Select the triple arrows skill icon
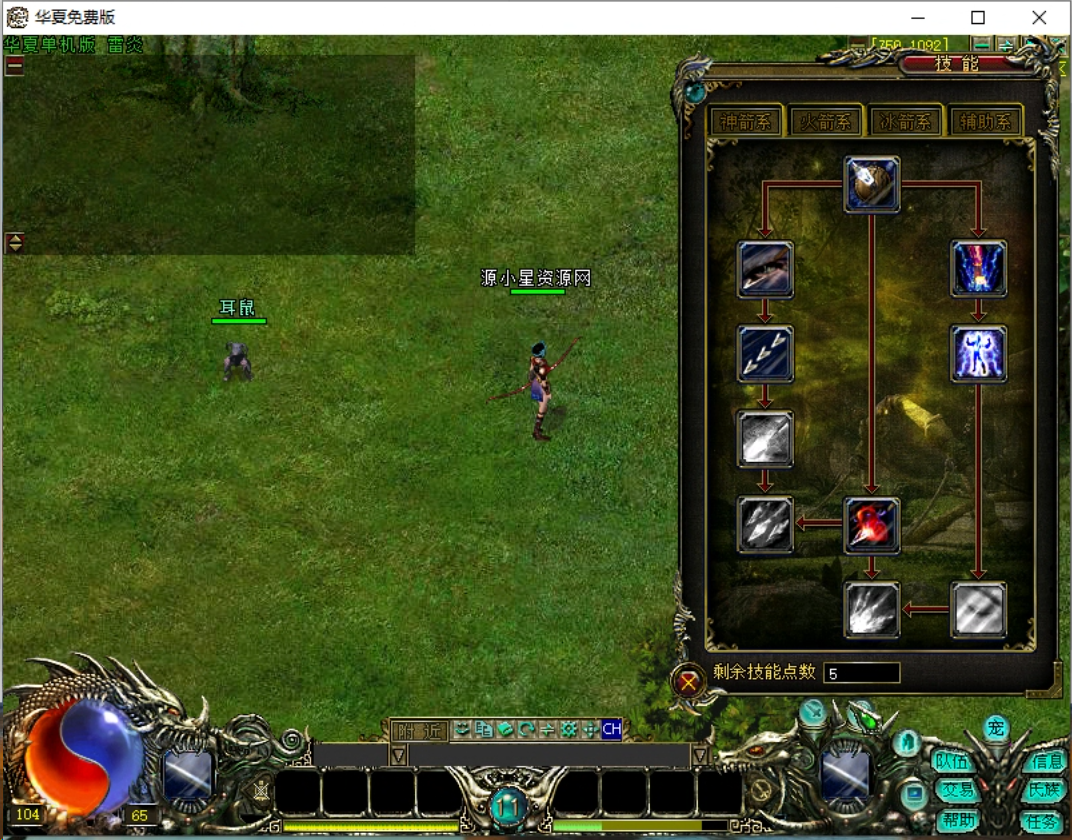The image size is (1072, 840). 766,353
